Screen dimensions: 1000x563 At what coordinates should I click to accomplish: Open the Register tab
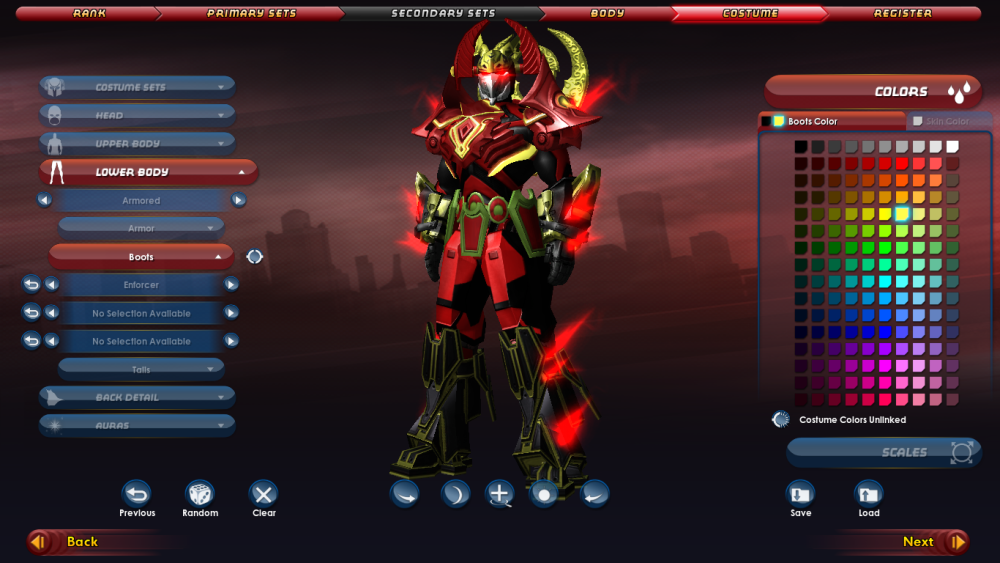902,14
